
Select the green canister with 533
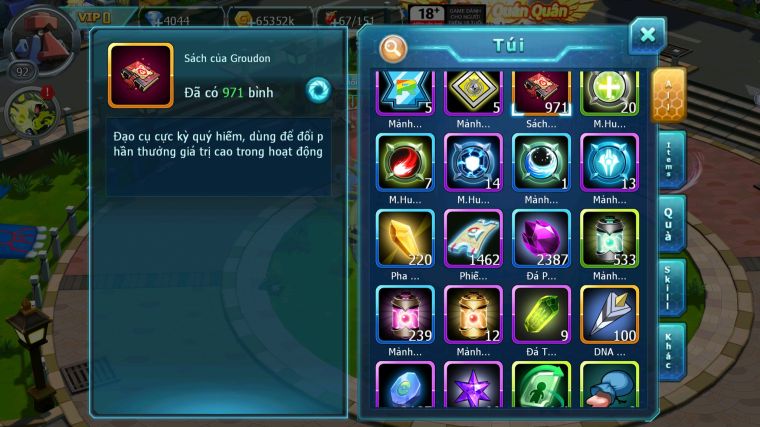[609, 239]
